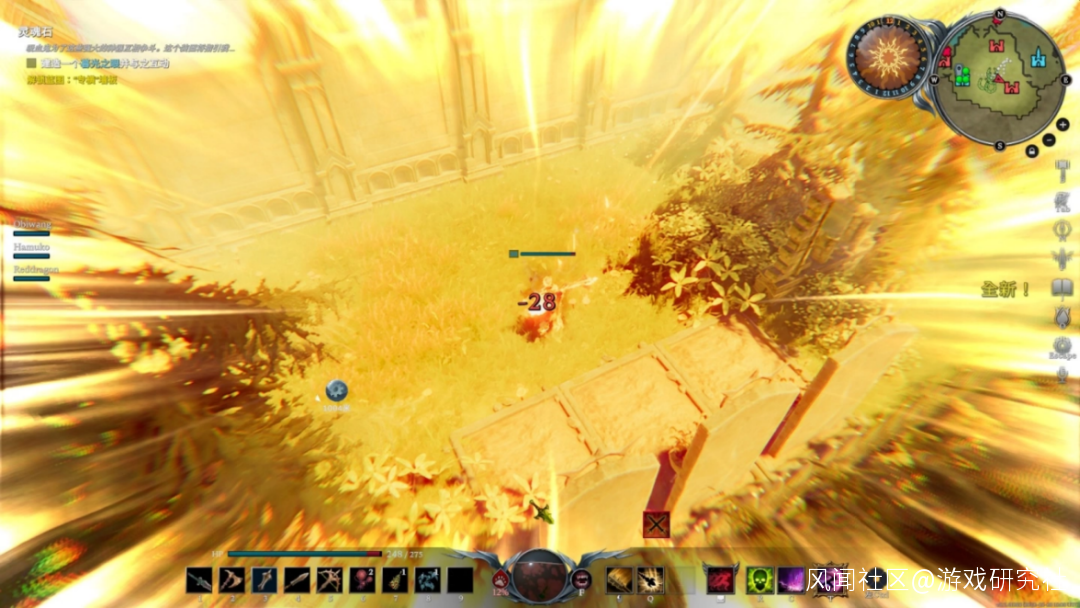1080x608 pixels.
Task: Select the axe in the hotbar
Action: tap(232, 580)
